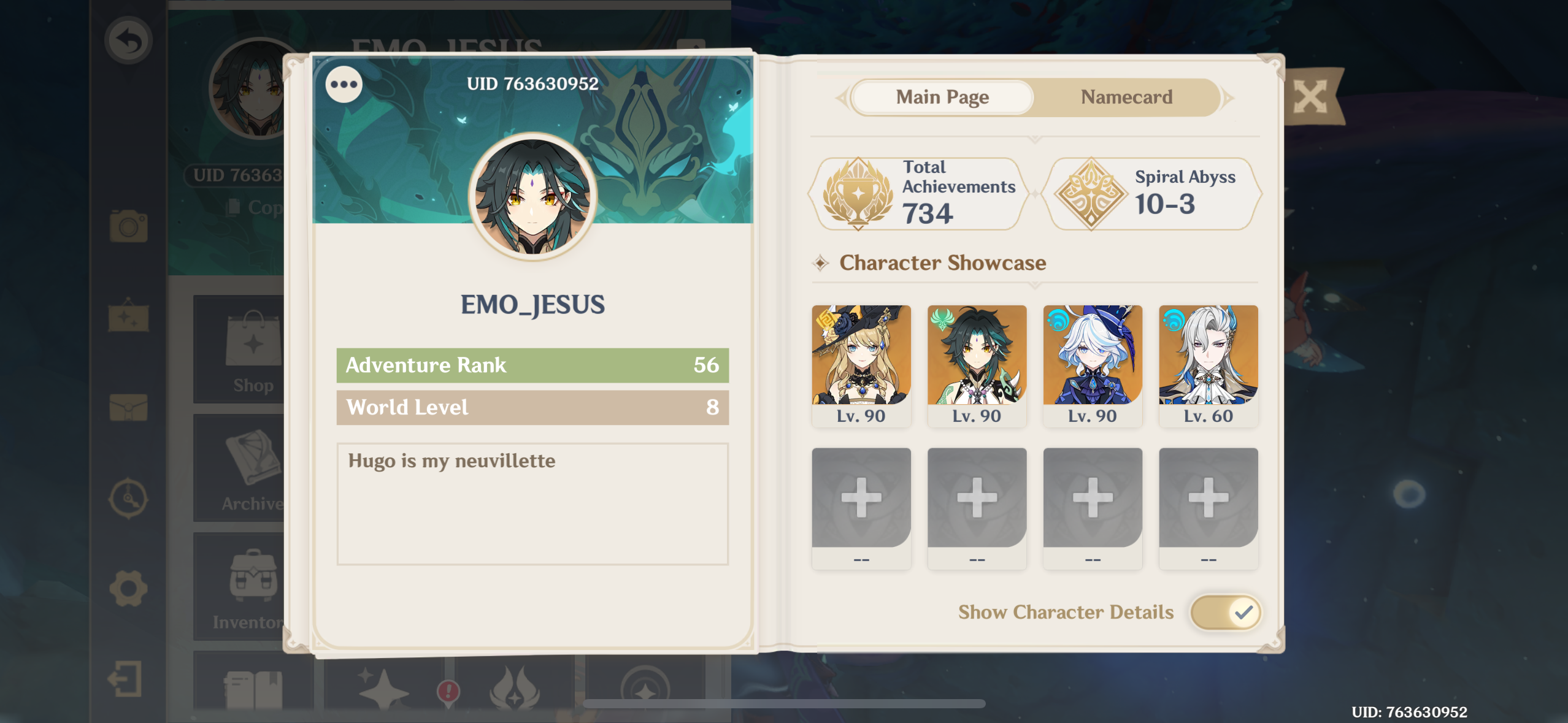
Task: Select the Main Page tab
Action: [942, 97]
